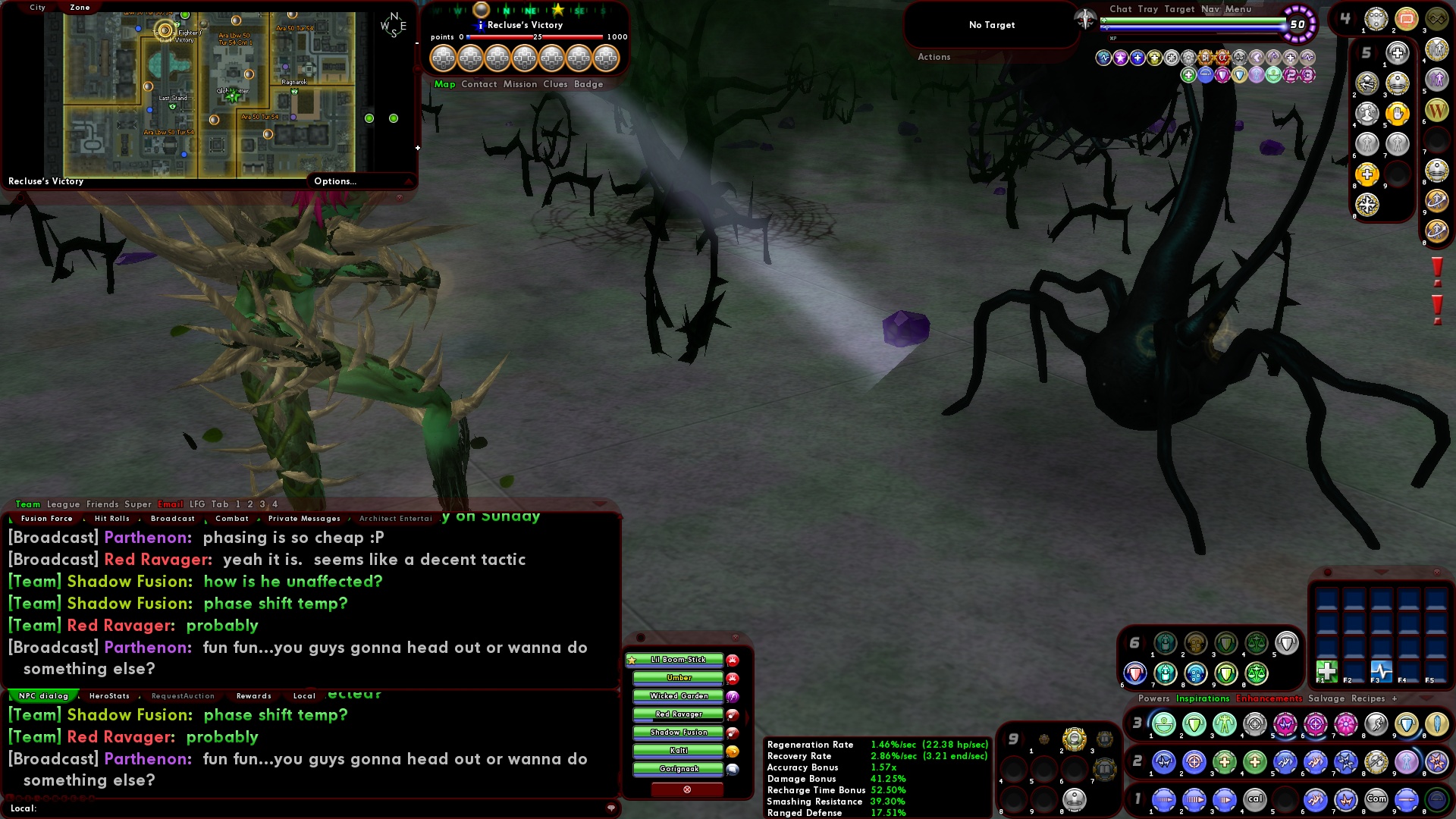This screenshot has width=1456, height=819.
Task: Select Red Ravager's health bar in team list
Action: pos(679,714)
